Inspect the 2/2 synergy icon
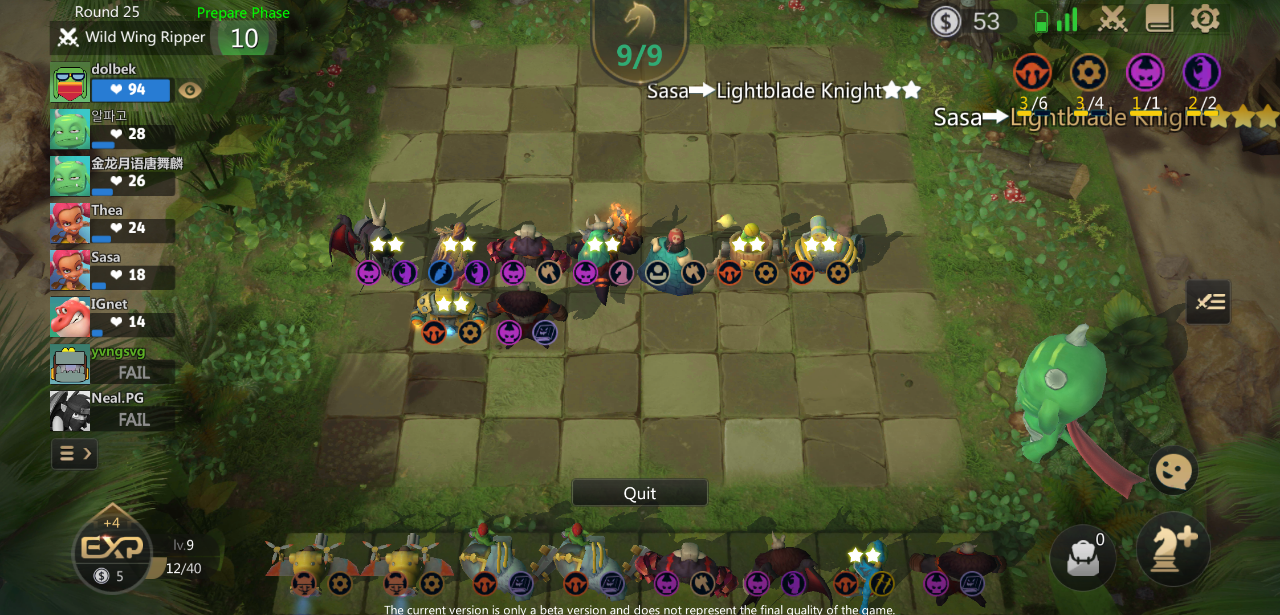This screenshot has height=615, width=1280. coord(1201,73)
